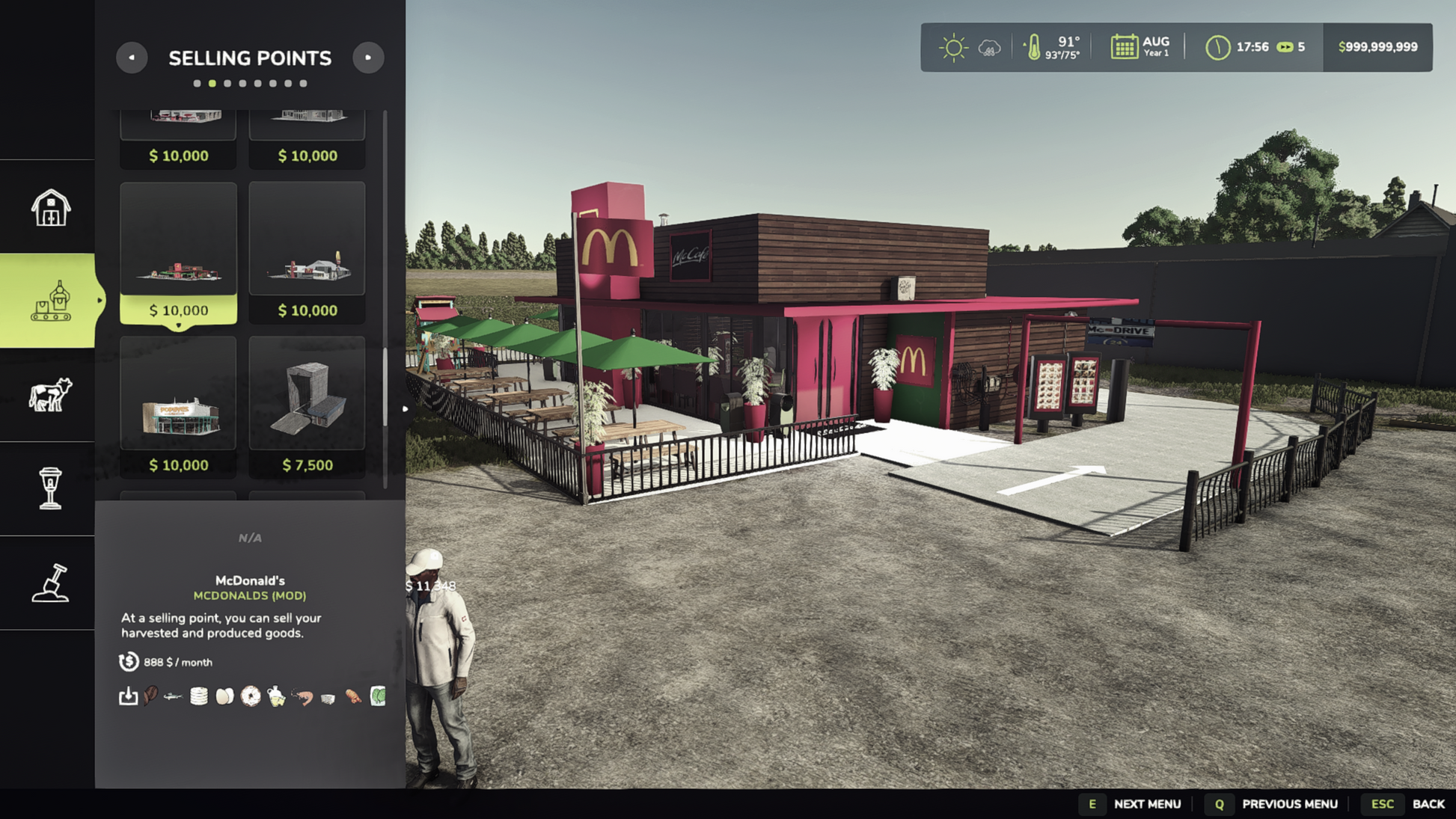Open the buildings category with barn icon
Viewport: 1456px width, 819px height.
point(50,207)
